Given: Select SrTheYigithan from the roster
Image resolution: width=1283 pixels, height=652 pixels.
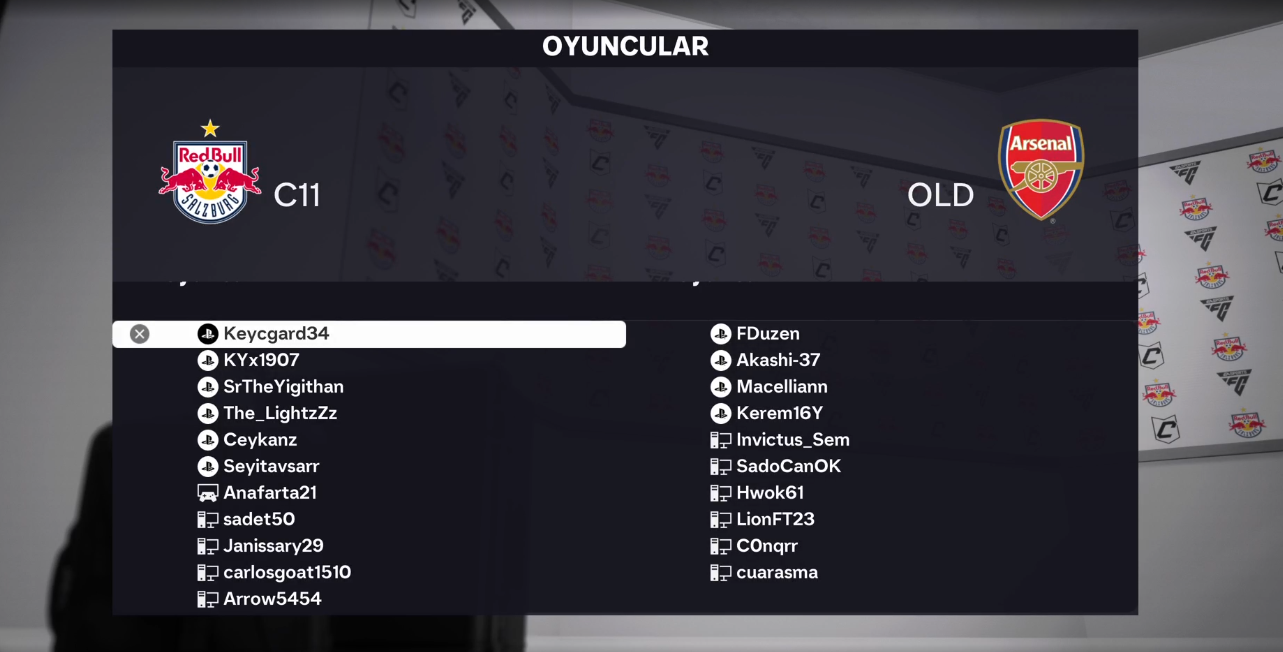Looking at the screenshot, I should coord(283,387).
